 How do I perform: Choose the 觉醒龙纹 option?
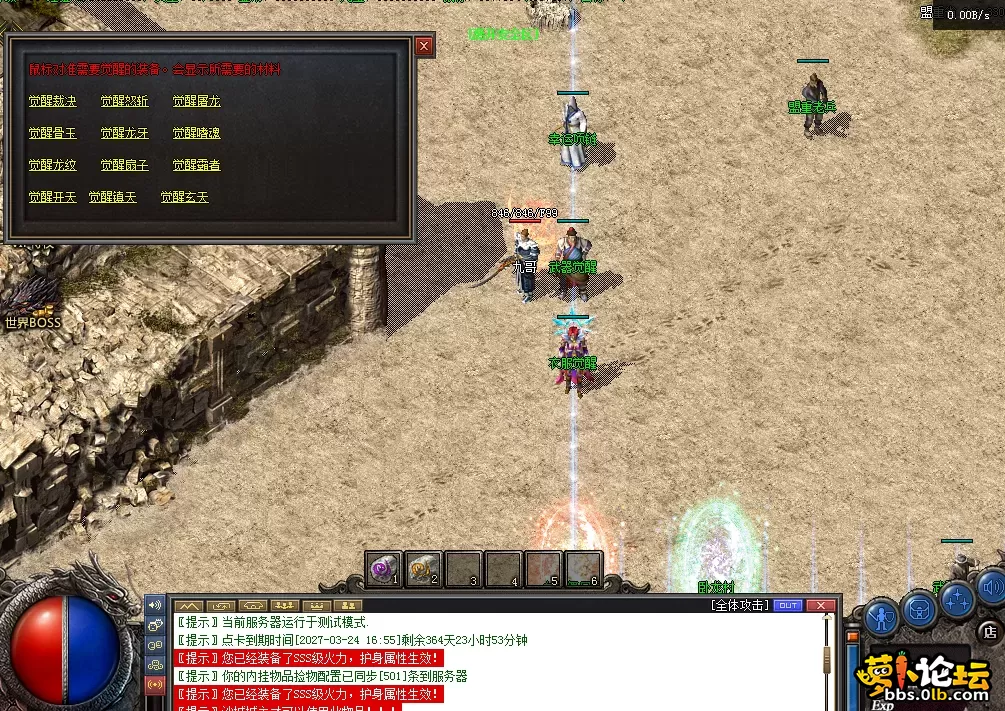tap(52, 165)
